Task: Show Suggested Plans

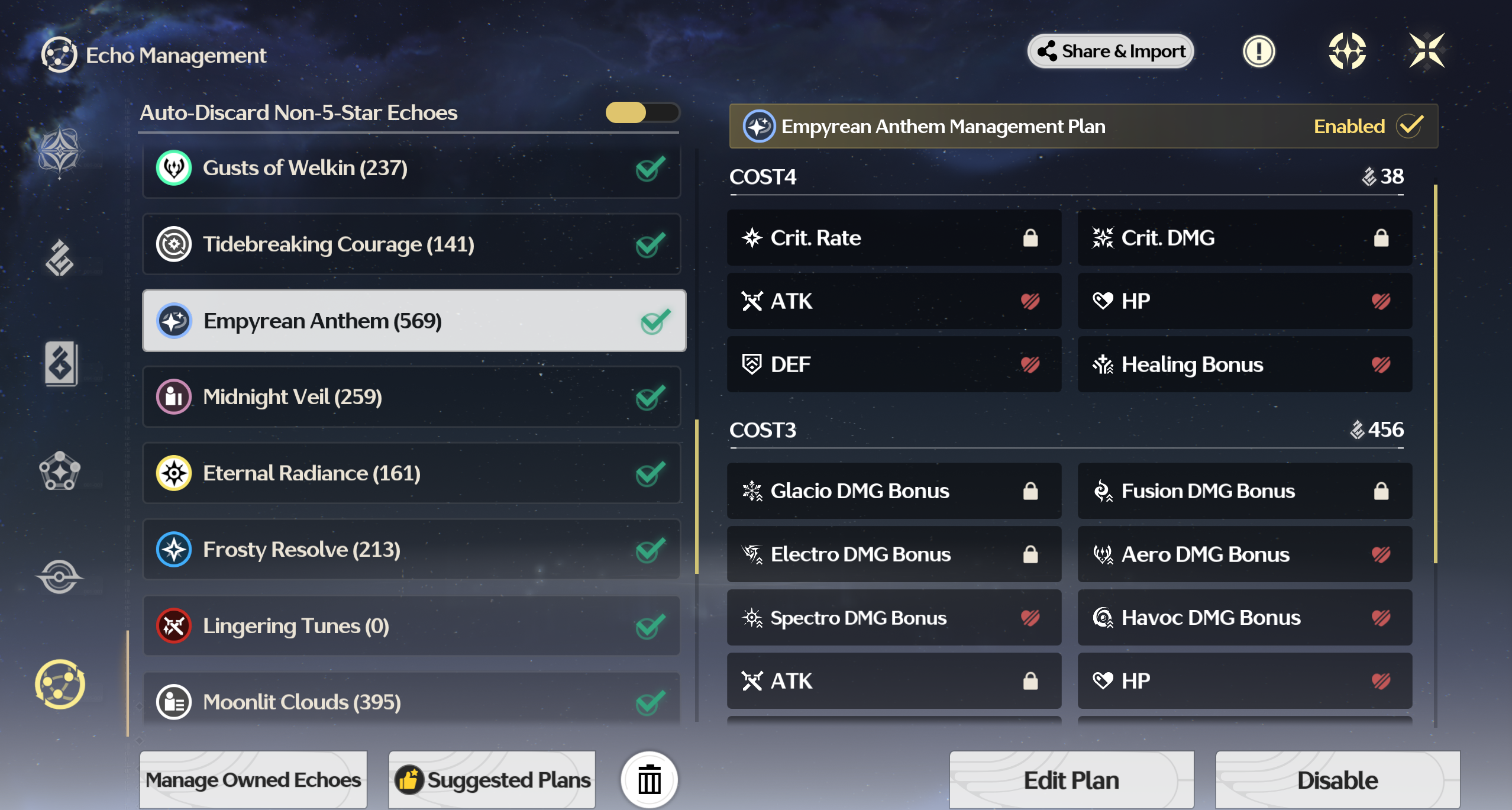Action: coord(492,780)
